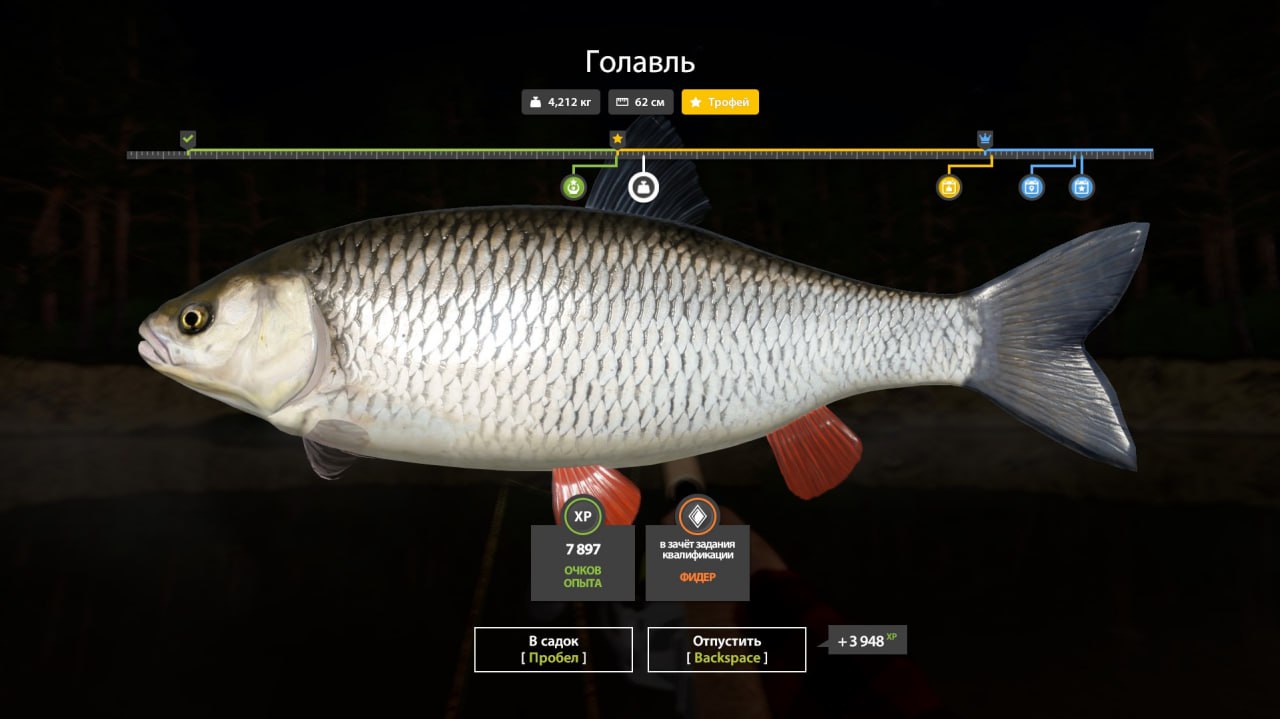Click the gold star trophy threshold marker
The image size is (1280, 719).
[x=617, y=139]
